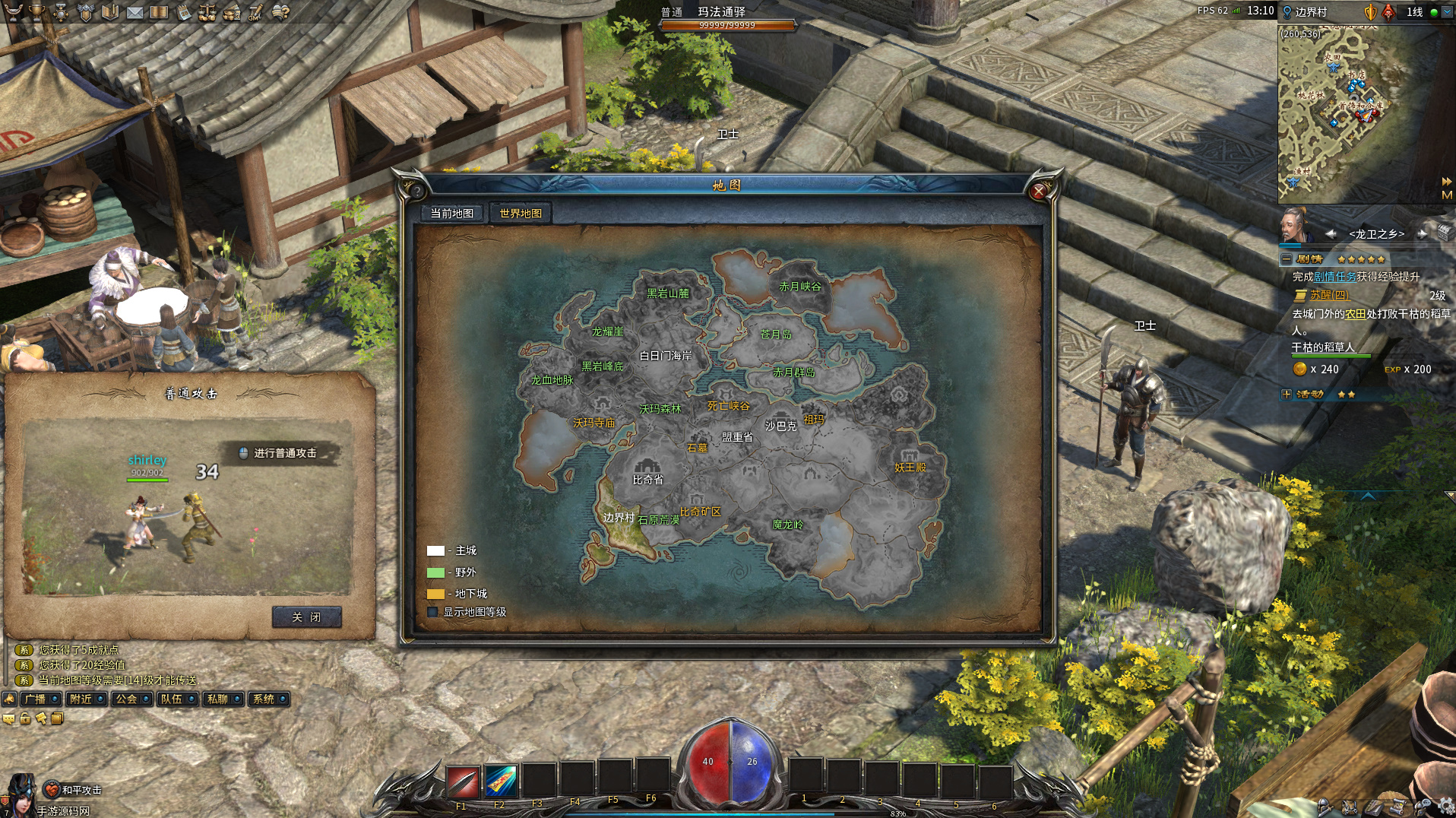Image resolution: width=1456 pixels, height=818 pixels.
Task: Close the map window
Action: 1039,192
